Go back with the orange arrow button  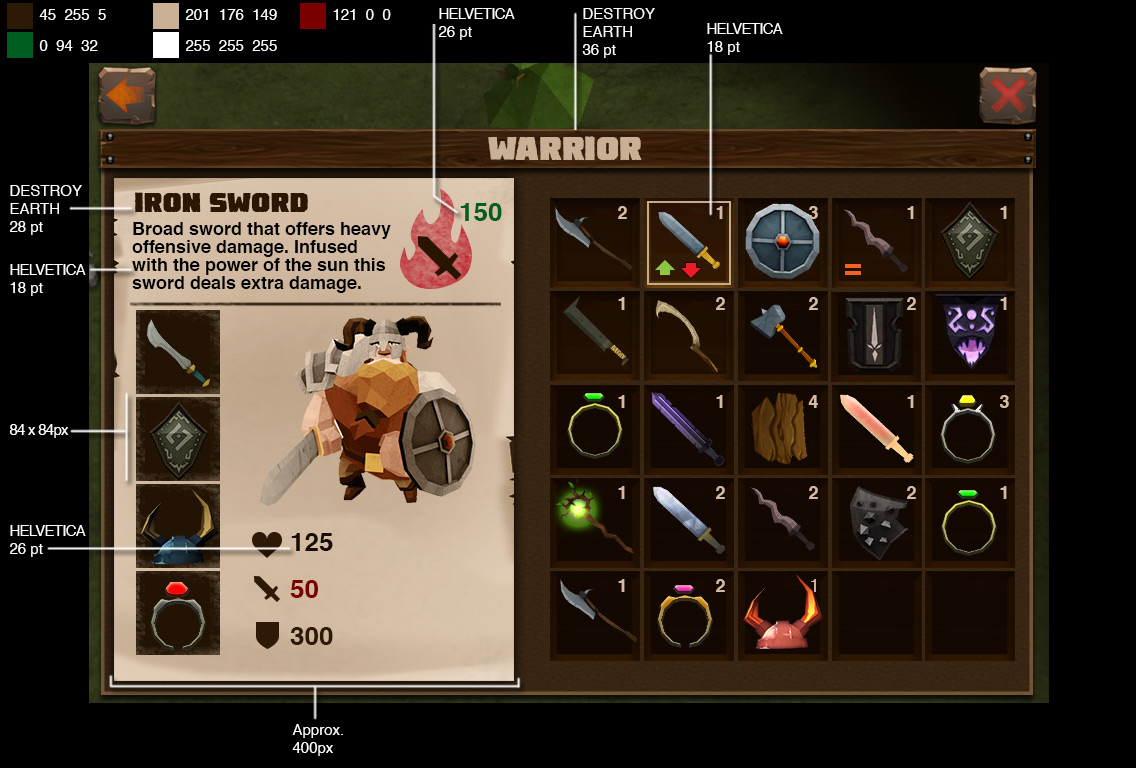click(127, 96)
